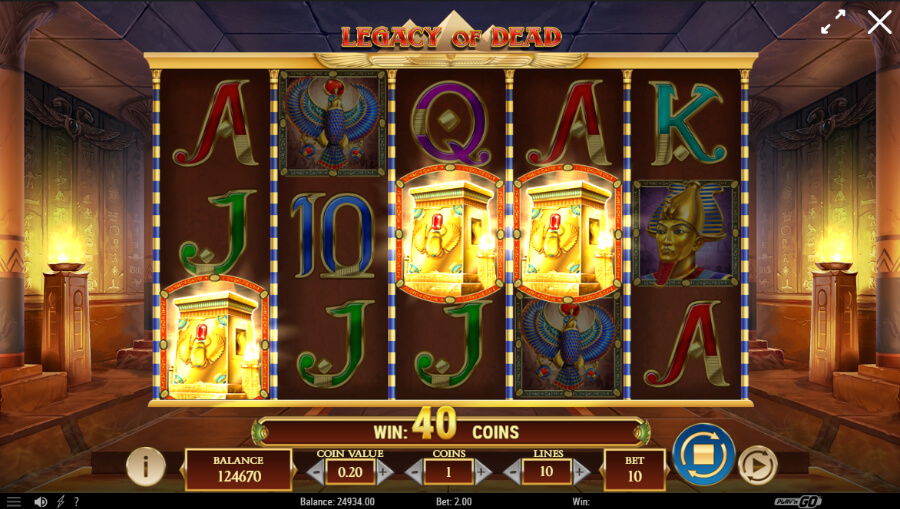Viewport: 900px width, 509px height.
Task: Spin the reels with the blue button
Action: coord(703,455)
